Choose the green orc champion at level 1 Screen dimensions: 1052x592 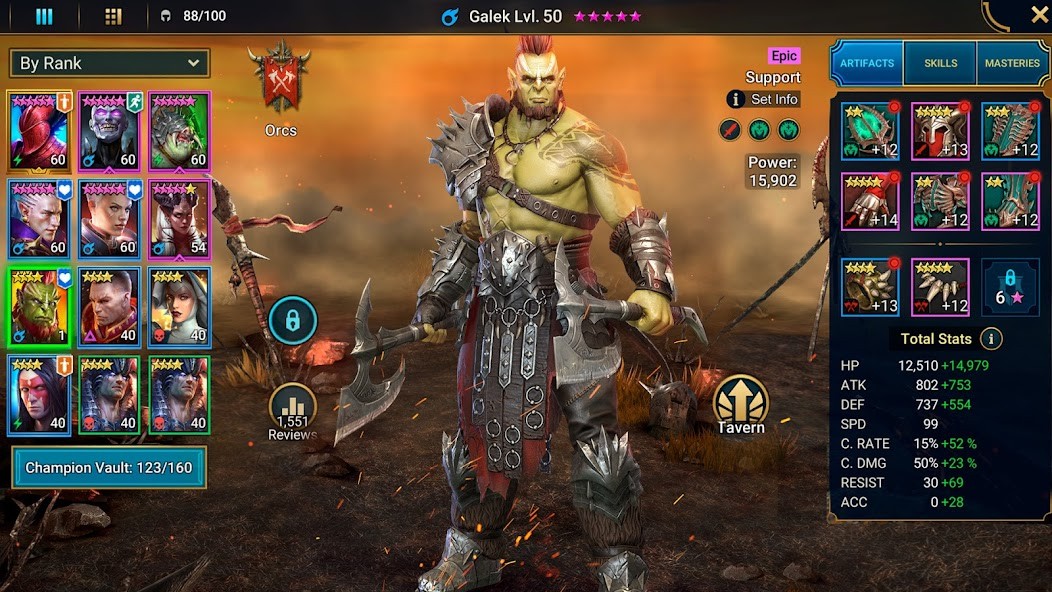(x=39, y=306)
